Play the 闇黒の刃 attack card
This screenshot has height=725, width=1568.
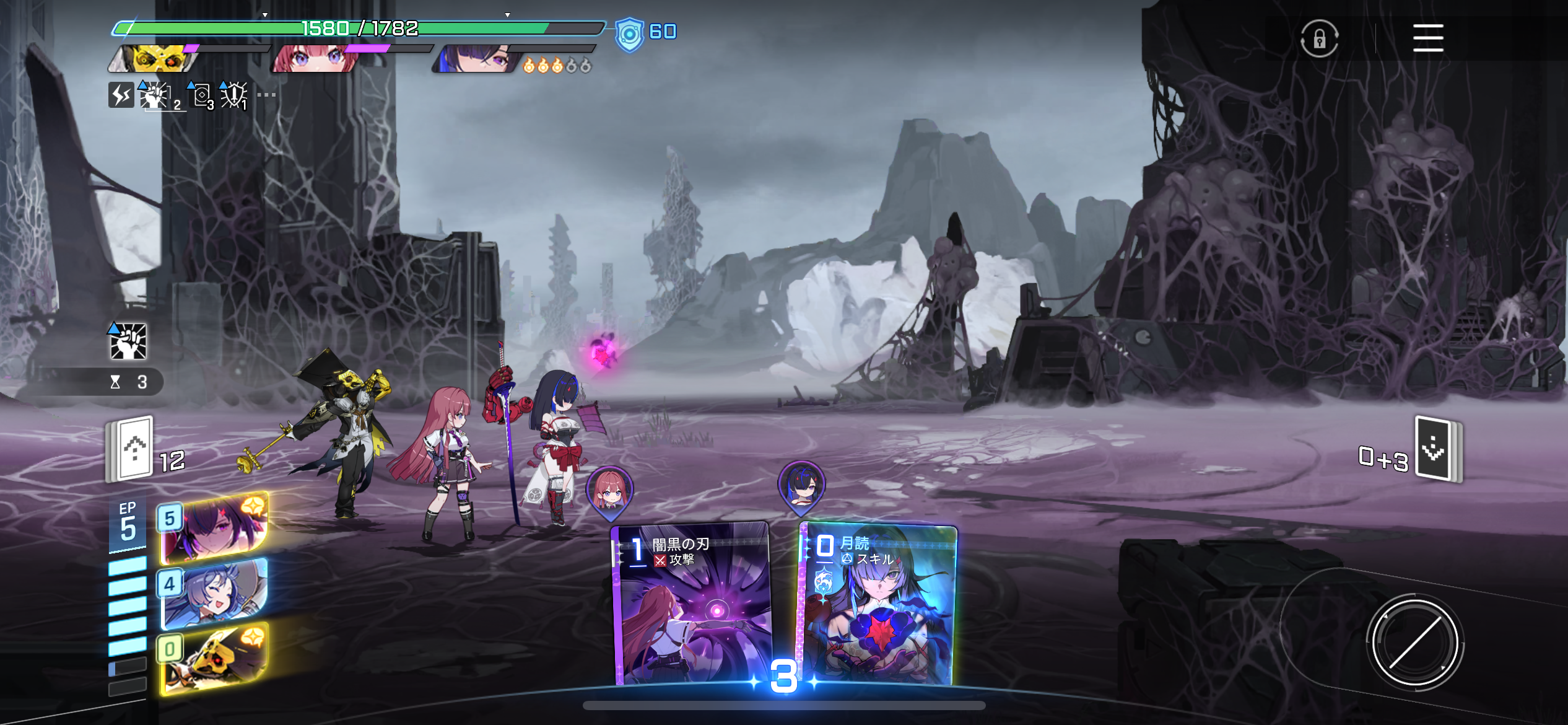pos(692,604)
